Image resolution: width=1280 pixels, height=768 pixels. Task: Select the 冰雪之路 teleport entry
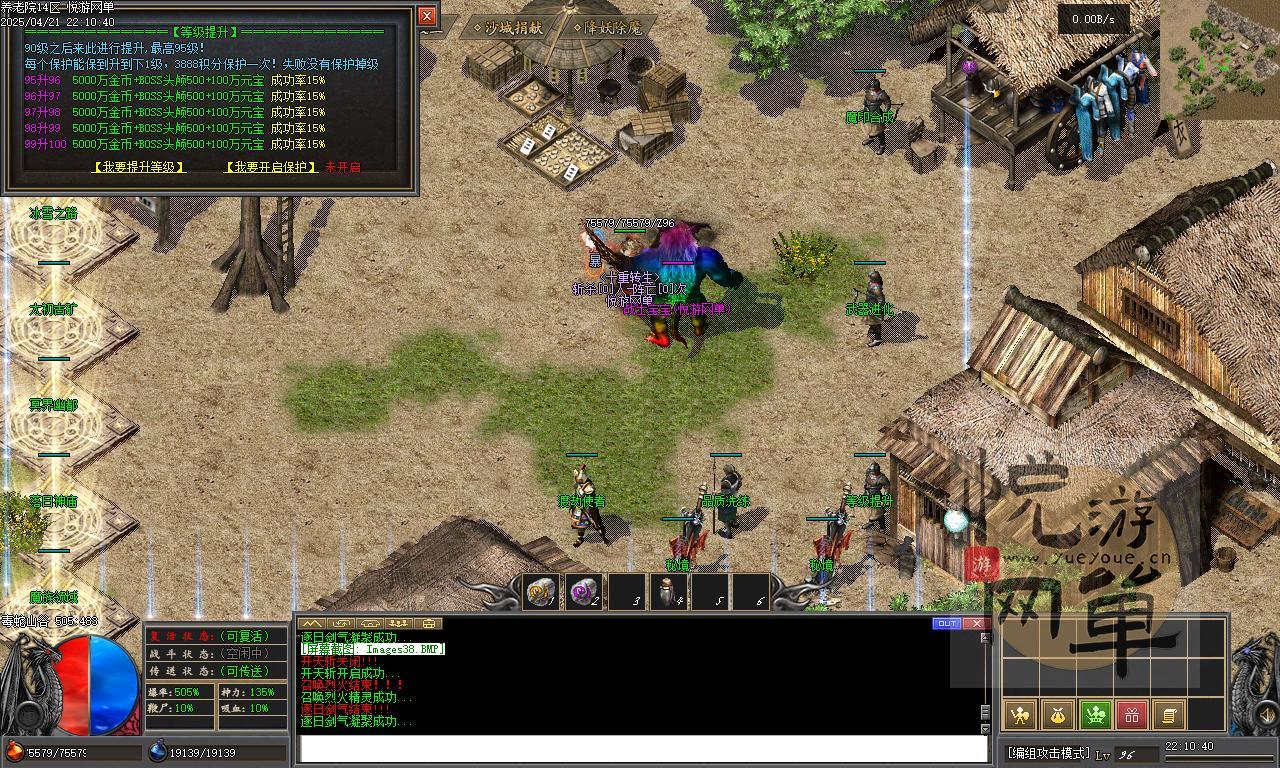pyautogui.click(x=53, y=213)
